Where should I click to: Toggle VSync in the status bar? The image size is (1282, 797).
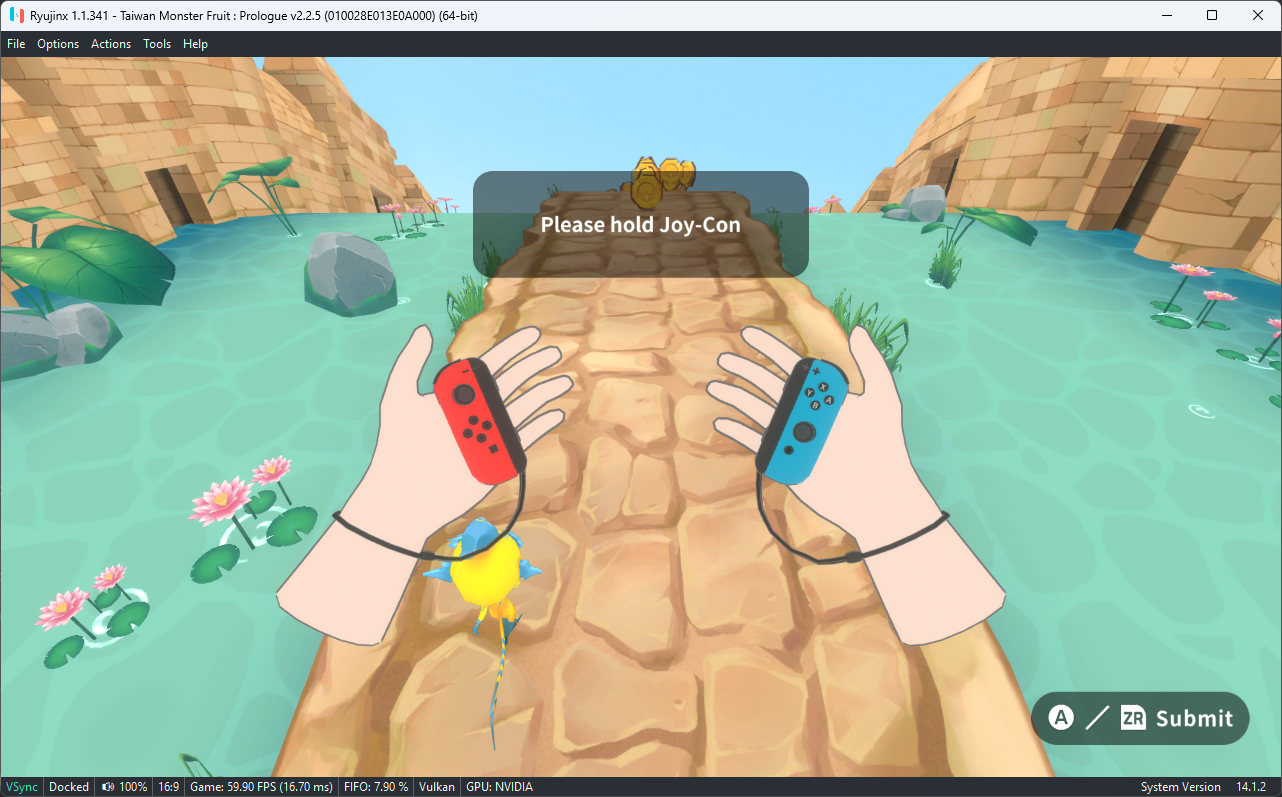click(x=21, y=786)
